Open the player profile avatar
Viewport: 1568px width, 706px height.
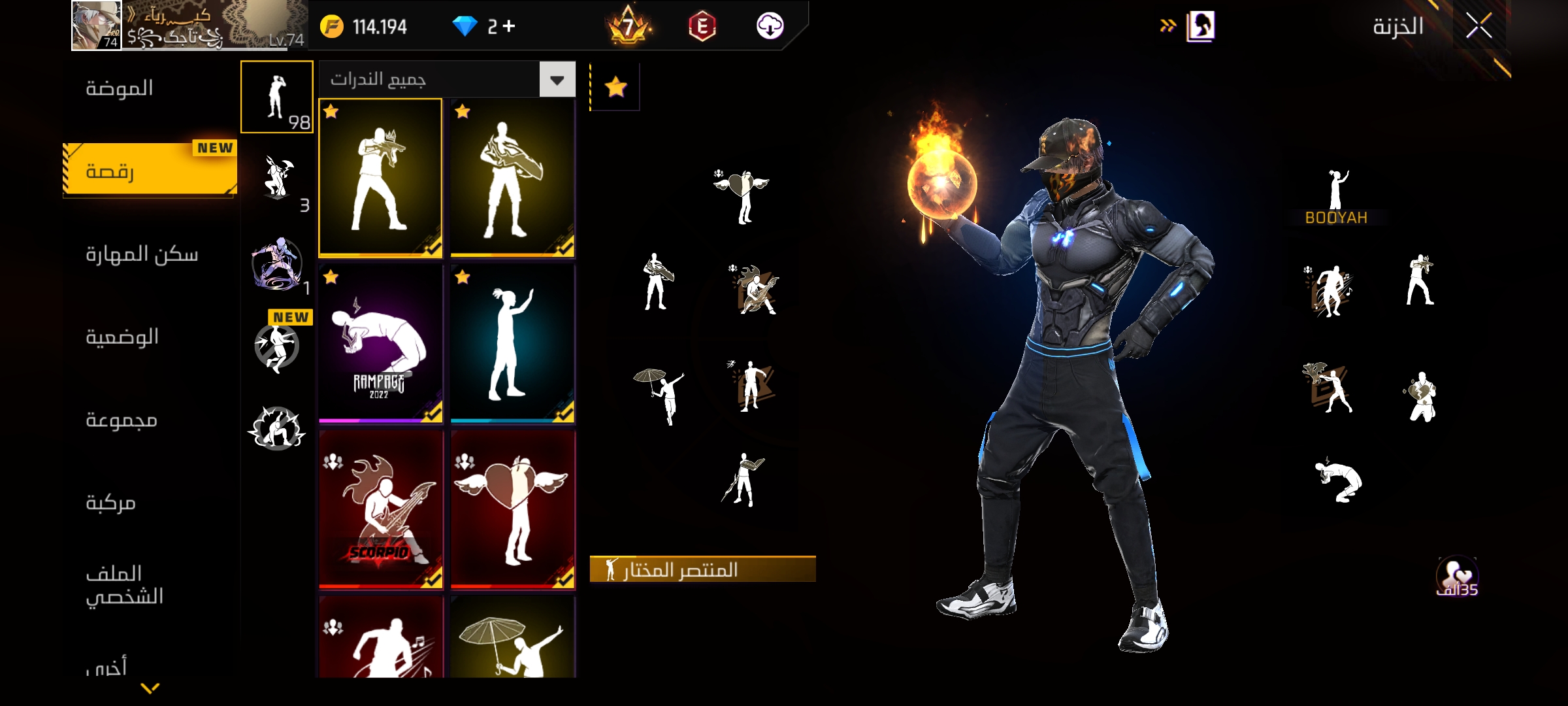point(96,25)
